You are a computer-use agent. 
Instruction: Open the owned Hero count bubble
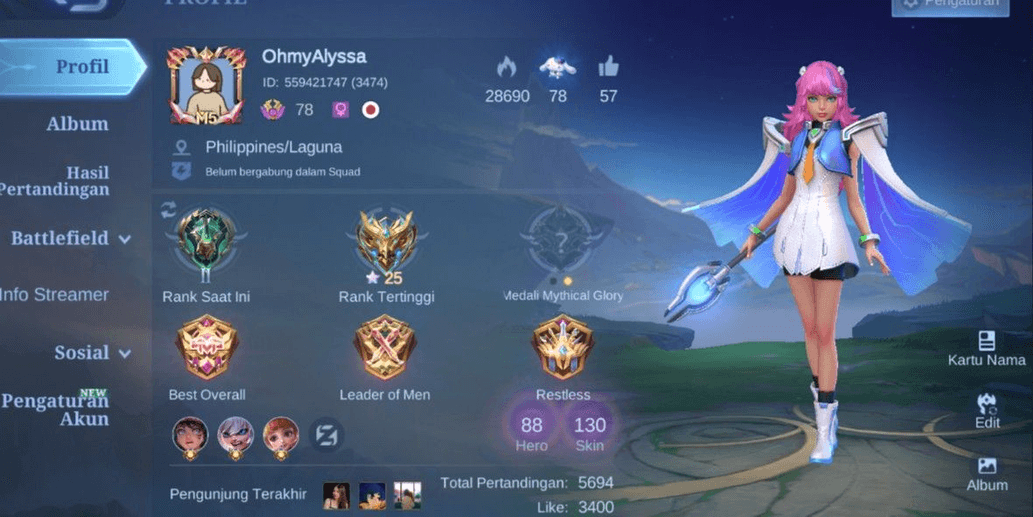[532, 431]
